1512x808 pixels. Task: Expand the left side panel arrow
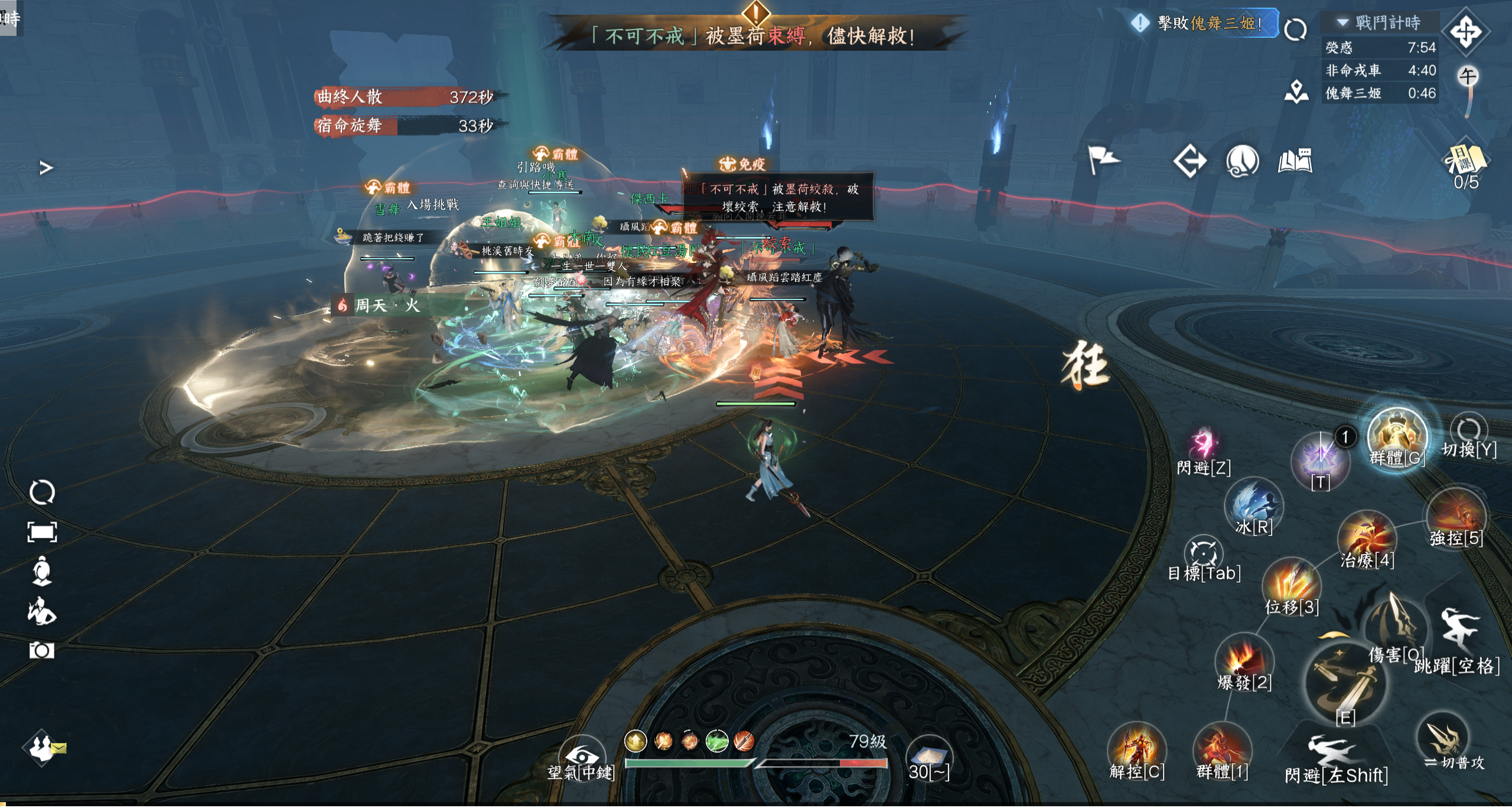point(46,168)
